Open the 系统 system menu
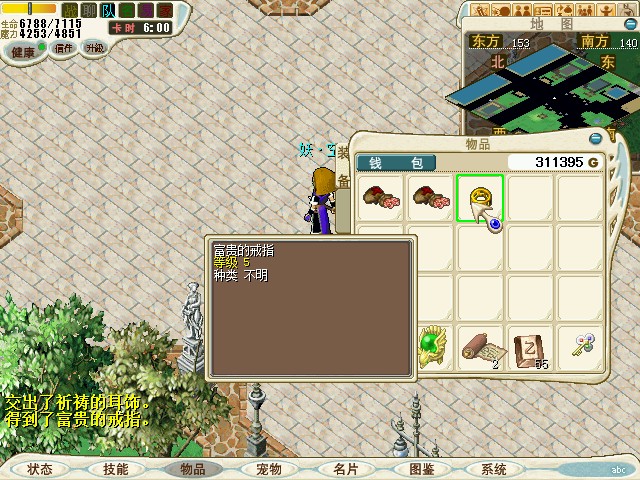This screenshot has width=640, height=480. click(493, 469)
